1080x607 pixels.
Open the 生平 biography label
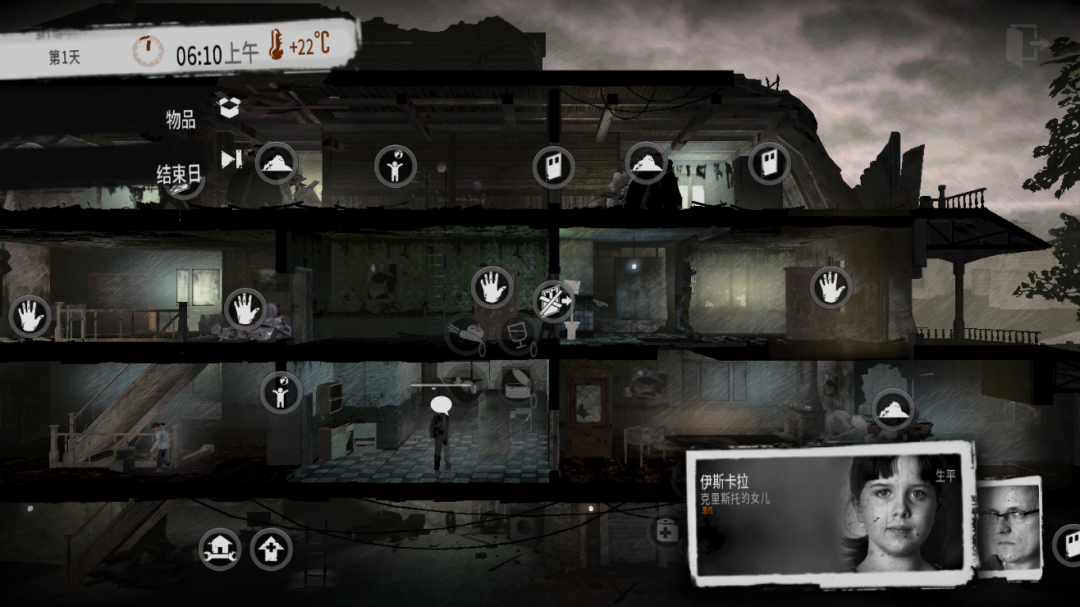945,475
